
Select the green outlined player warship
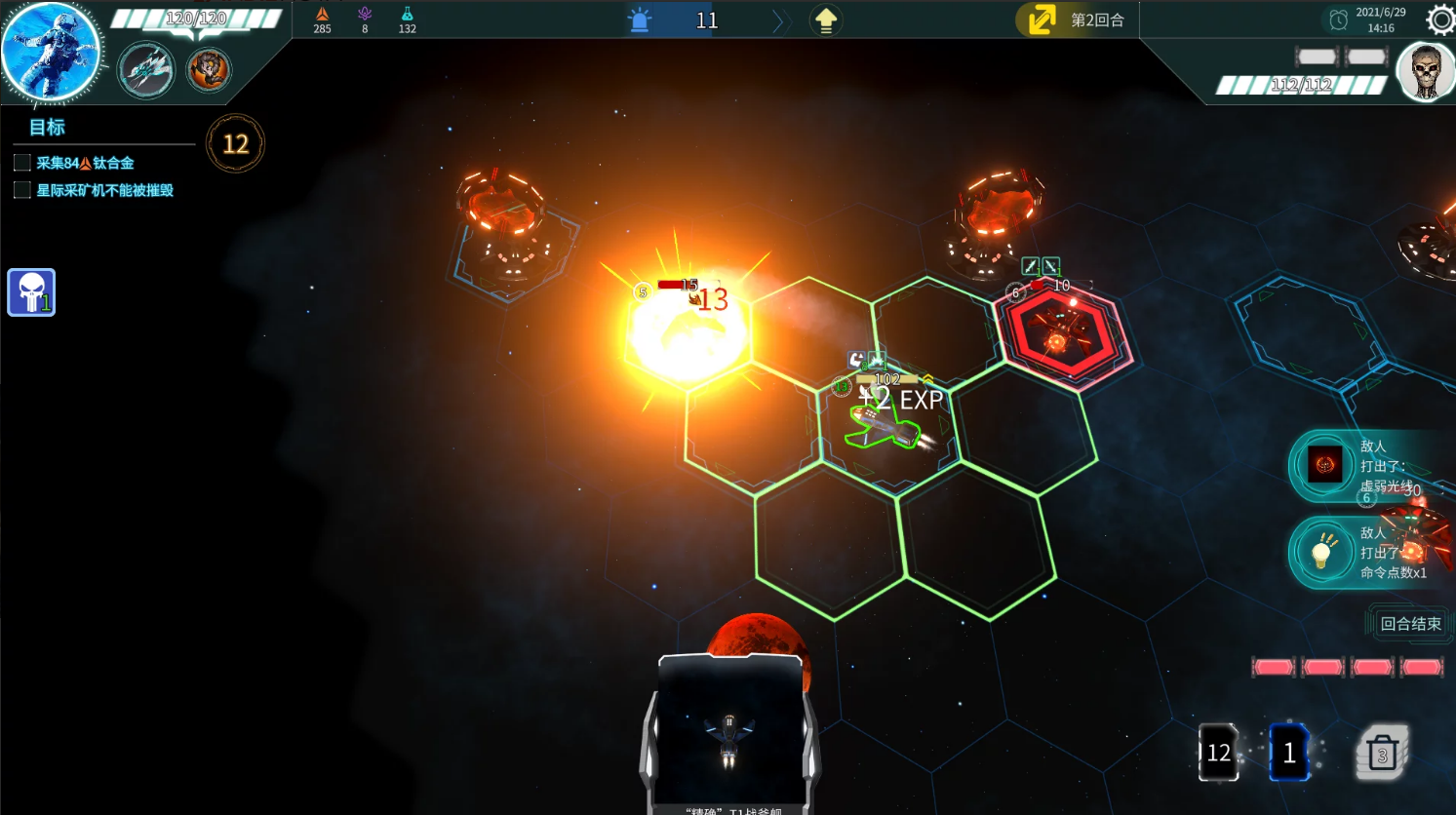click(884, 427)
